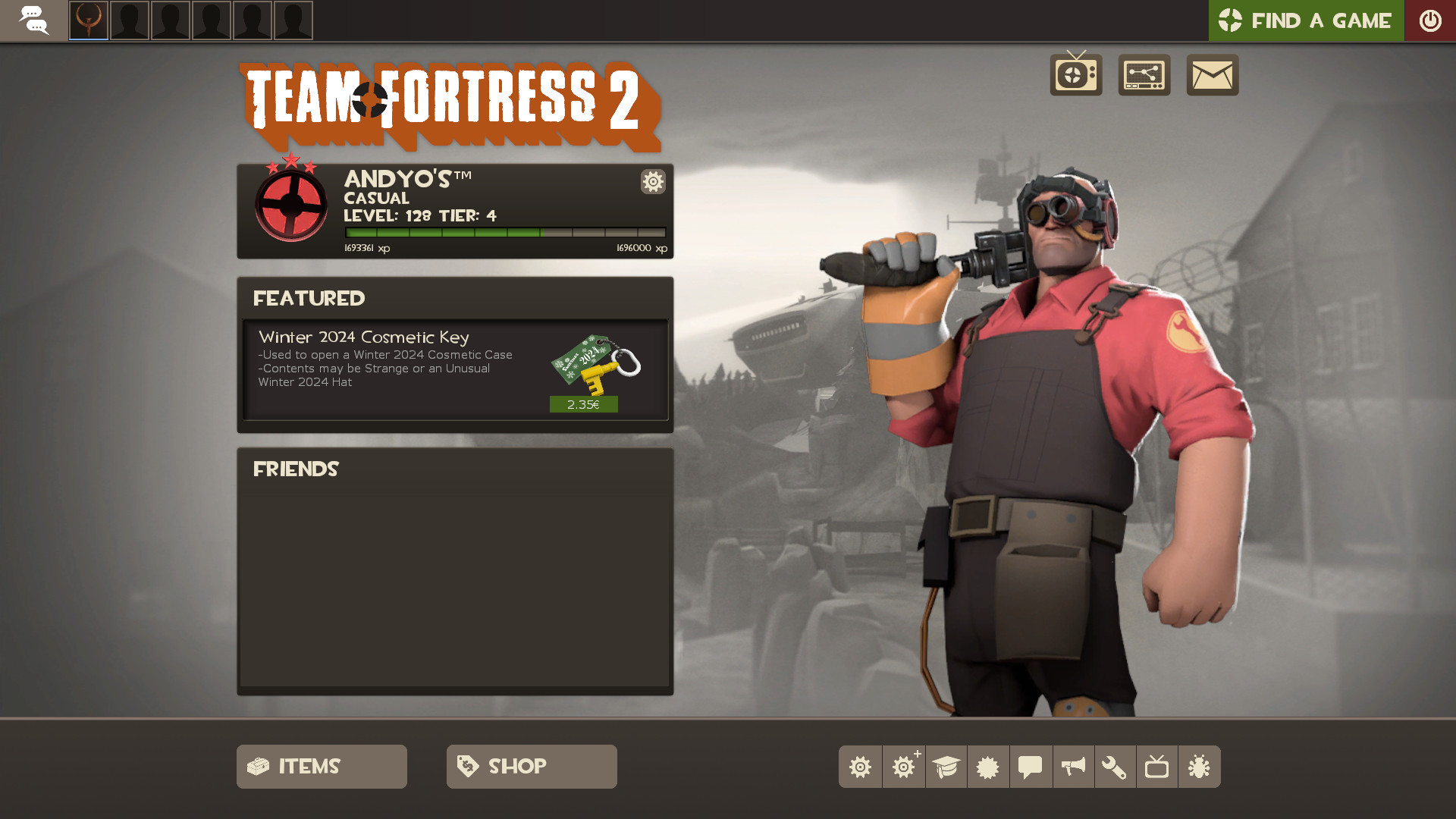Click the FIND A GAME button
Screen dimensions: 1456x819
(1306, 20)
